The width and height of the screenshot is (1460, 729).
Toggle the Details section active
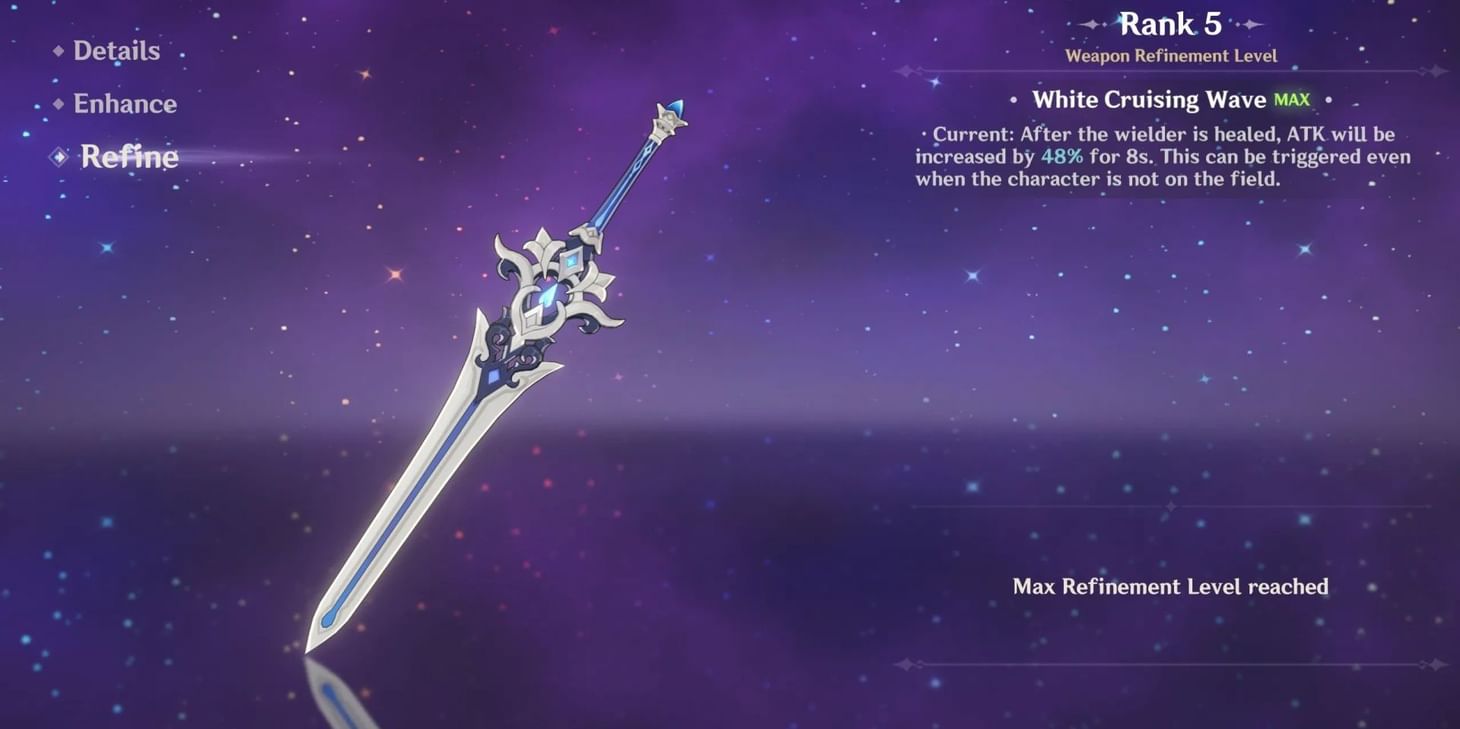pos(115,50)
